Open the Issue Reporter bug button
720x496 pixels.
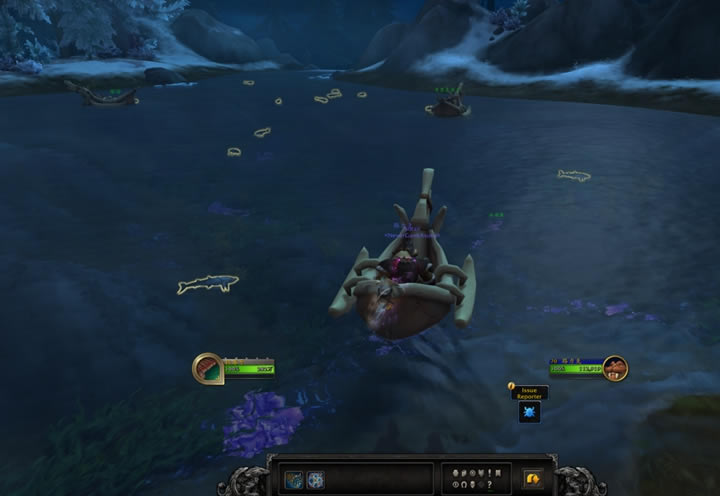(529, 412)
